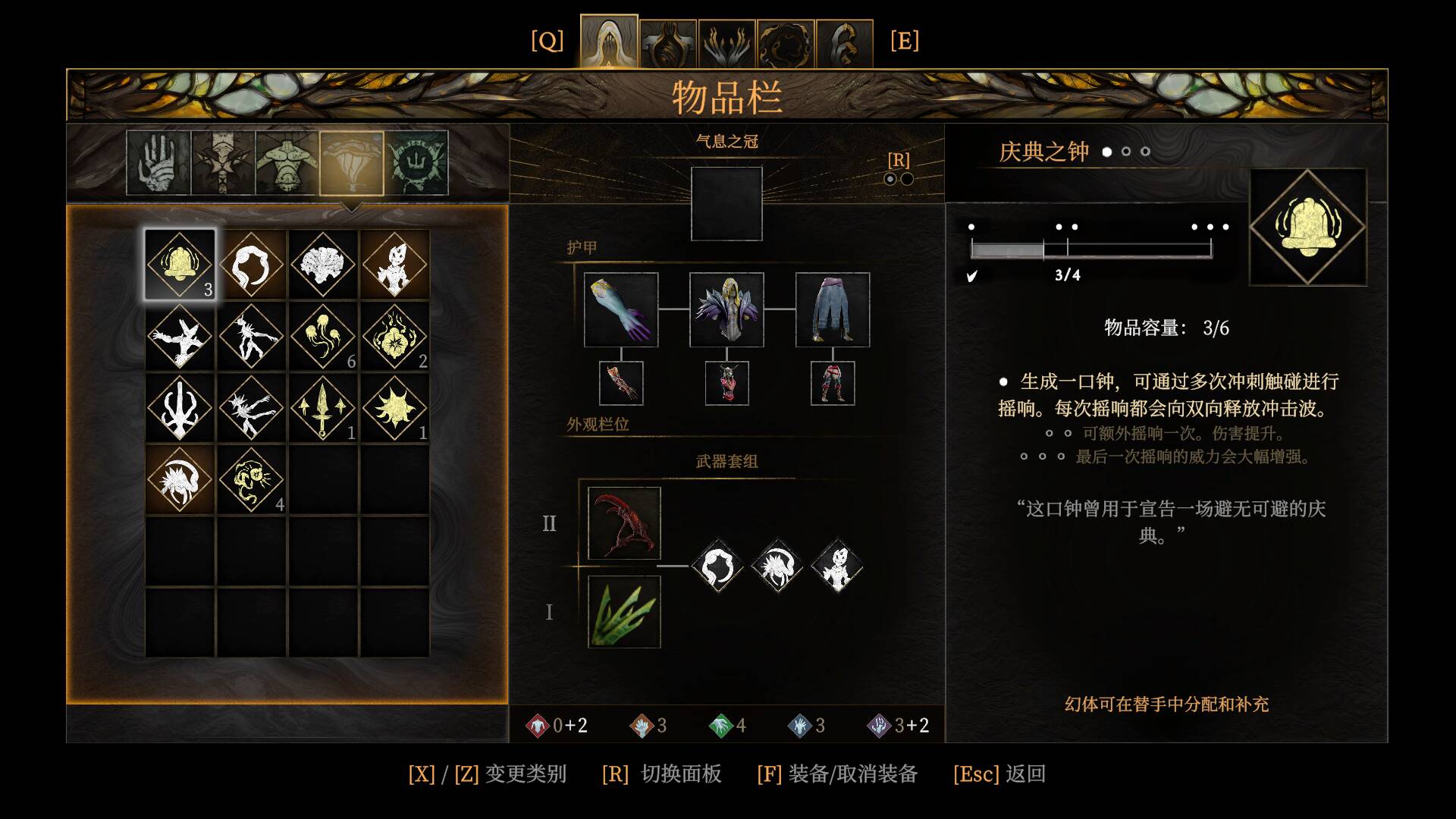
Task: Select the white coral fan item
Action: tap(323, 265)
